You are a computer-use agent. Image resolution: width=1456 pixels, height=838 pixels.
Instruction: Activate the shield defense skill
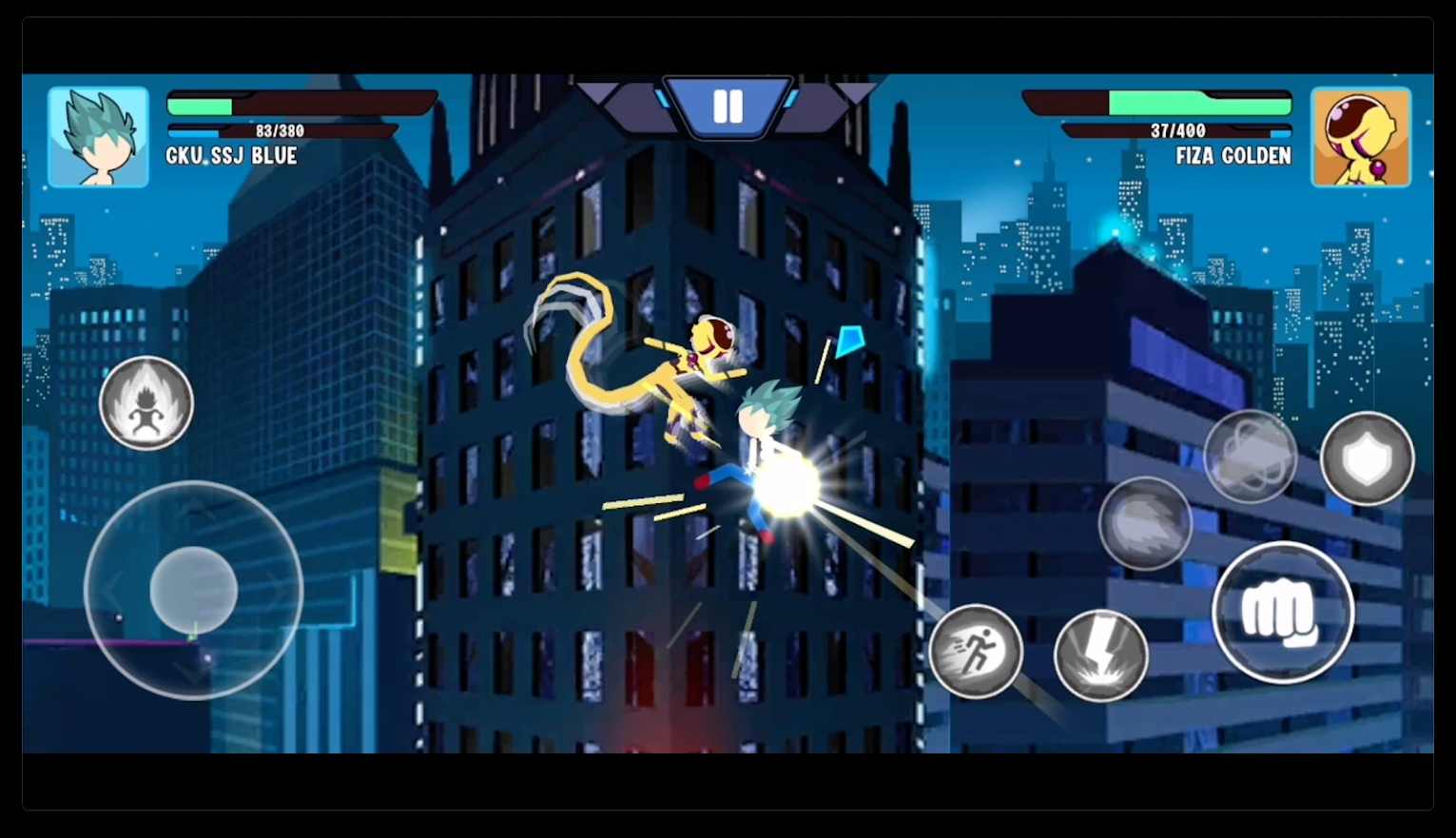coord(1367,459)
